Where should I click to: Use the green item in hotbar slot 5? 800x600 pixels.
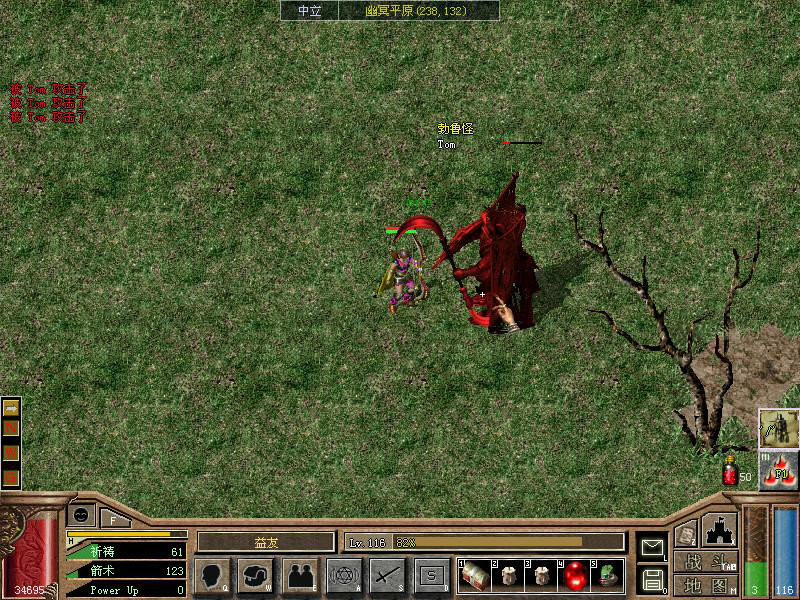click(x=609, y=576)
